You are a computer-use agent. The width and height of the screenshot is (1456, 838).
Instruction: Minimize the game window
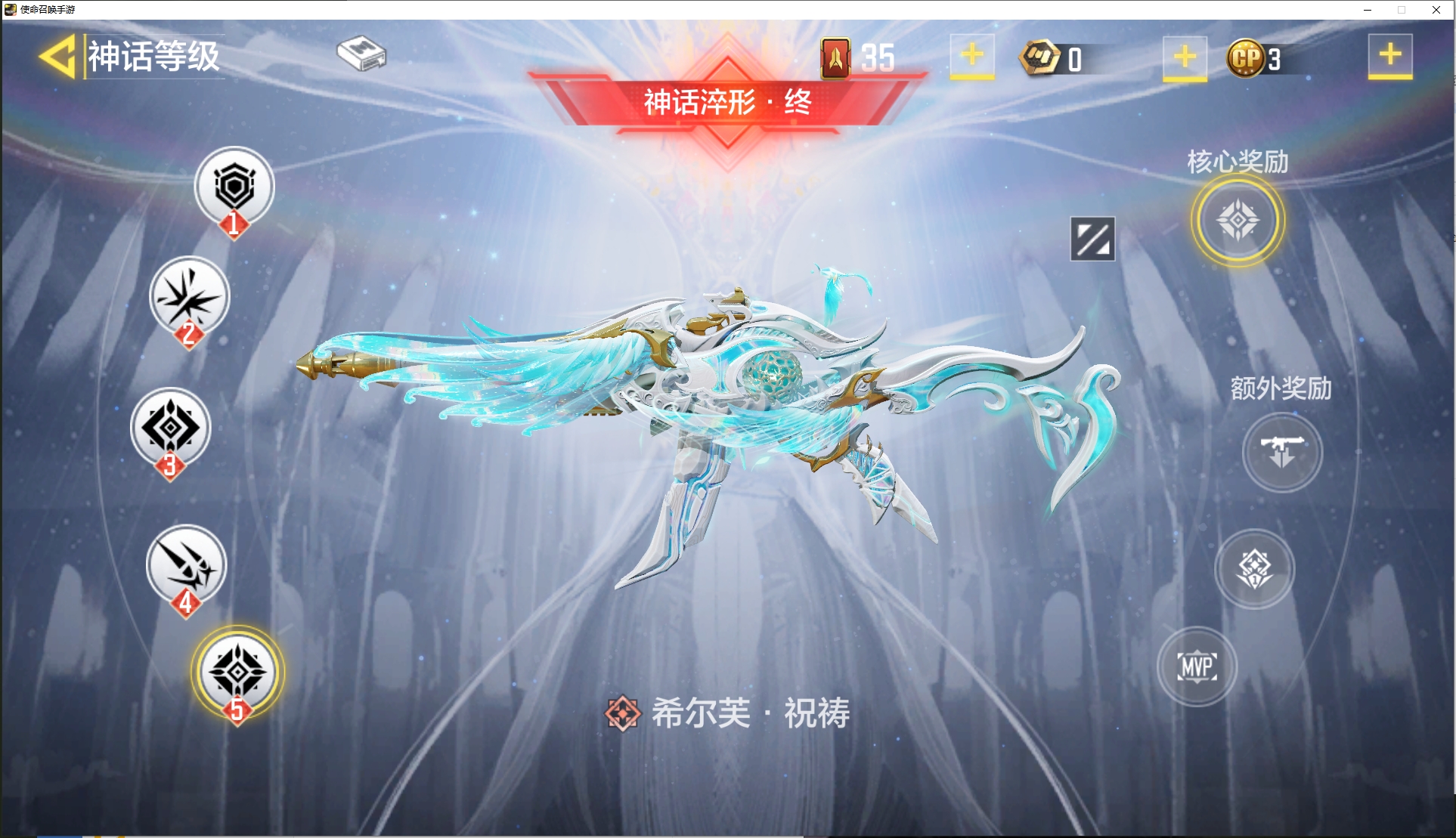[x=1368, y=10]
